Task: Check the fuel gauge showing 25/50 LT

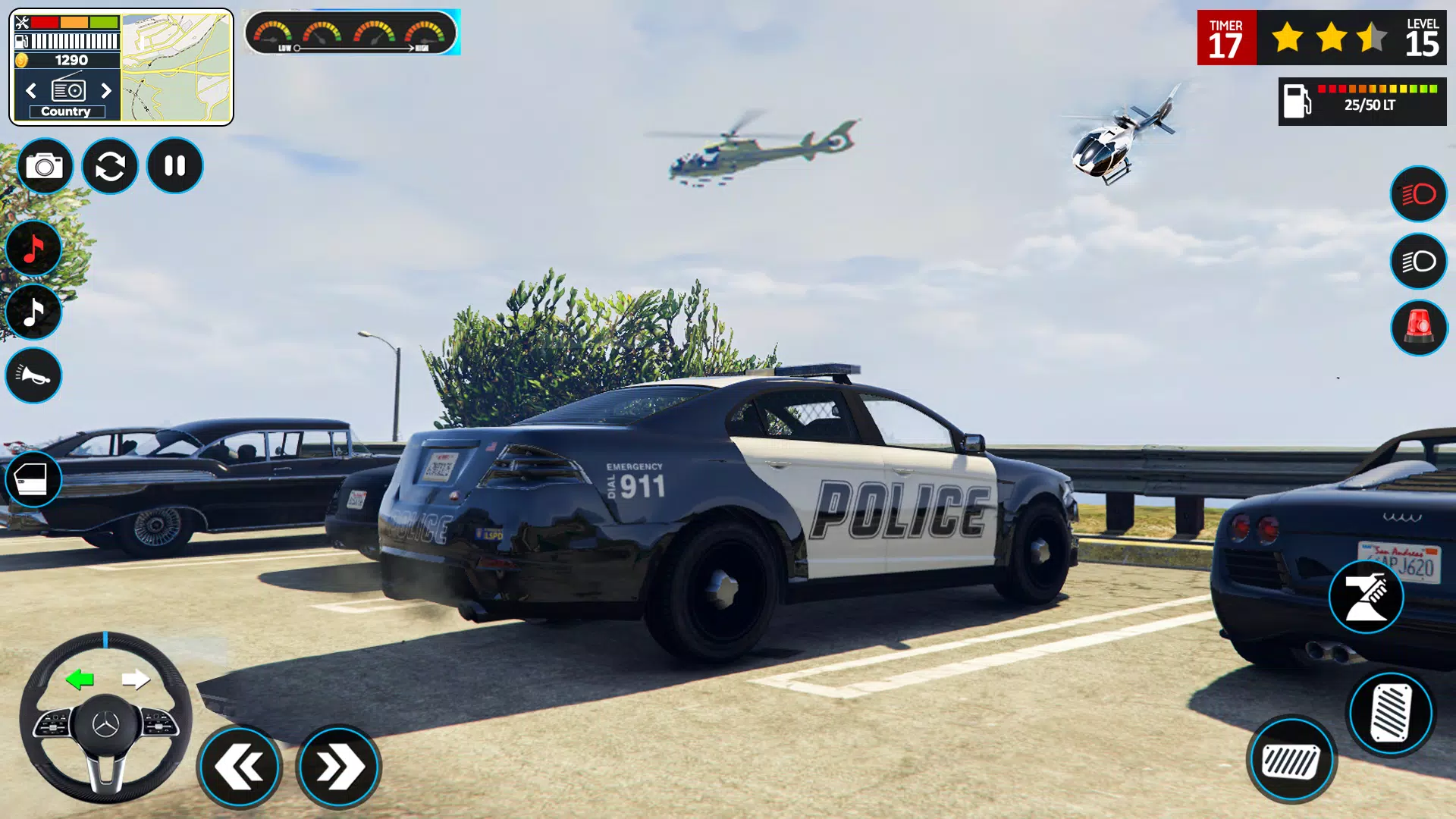Action: pos(1361,97)
